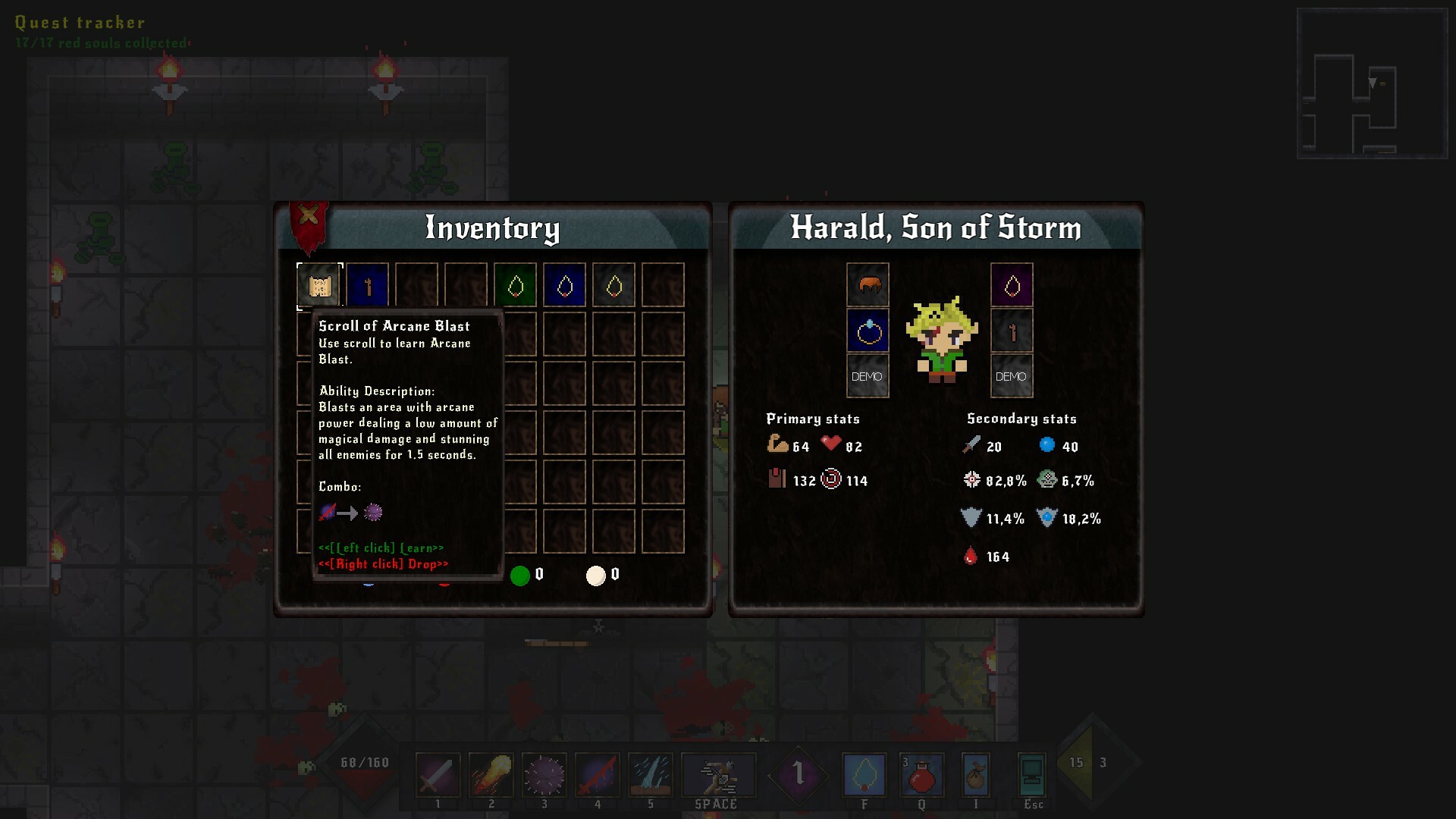The width and height of the screenshot is (1456, 819).
Task: Click the equipped purple amulet slot
Action: pyautogui.click(x=1012, y=285)
